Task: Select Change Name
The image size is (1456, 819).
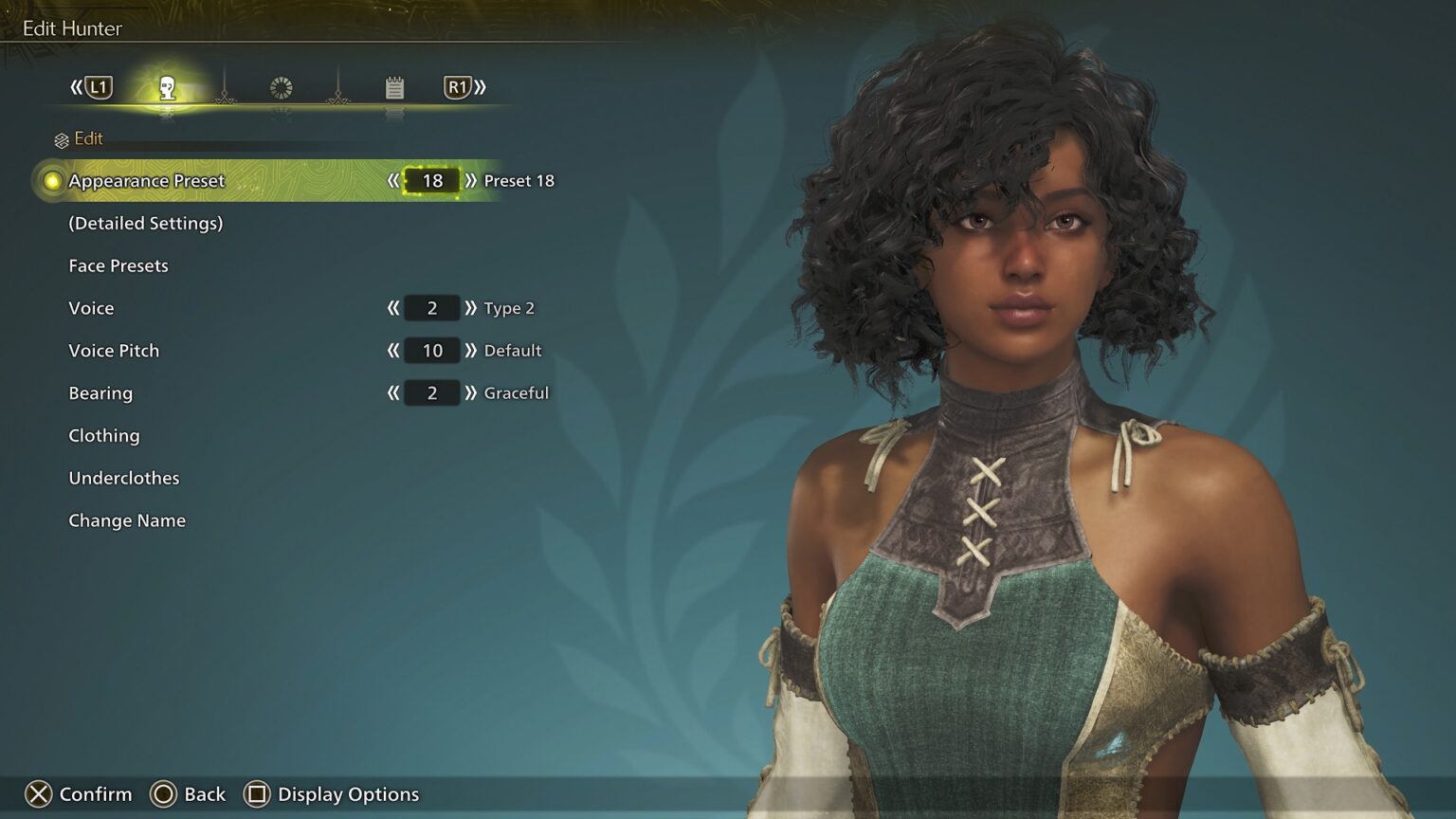Action: tap(127, 521)
